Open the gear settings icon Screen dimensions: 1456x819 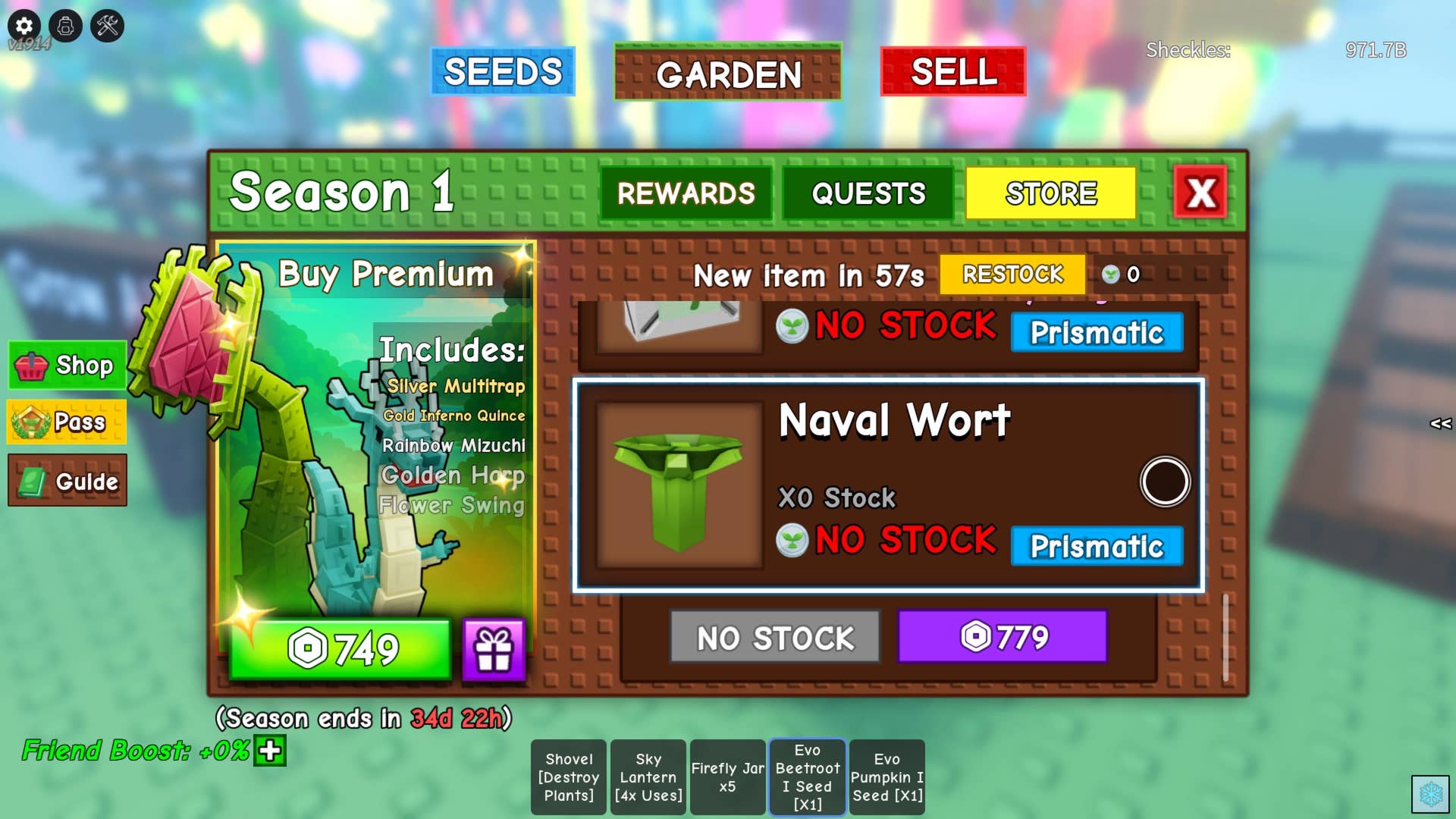(x=24, y=26)
